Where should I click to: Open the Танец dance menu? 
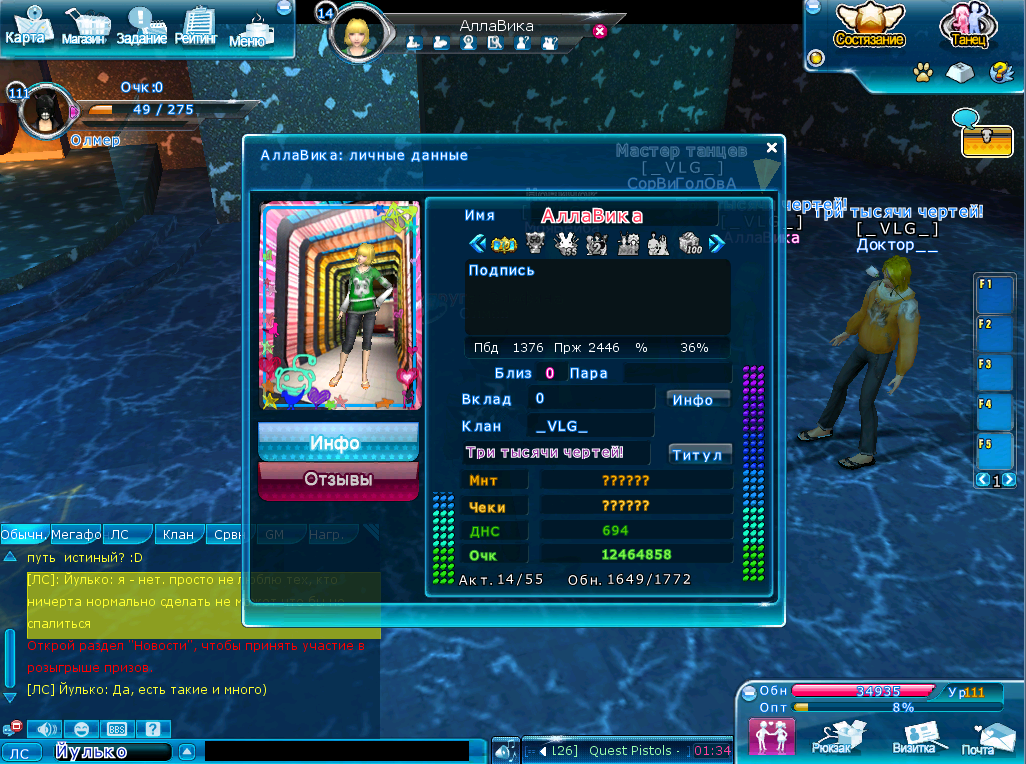965,27
